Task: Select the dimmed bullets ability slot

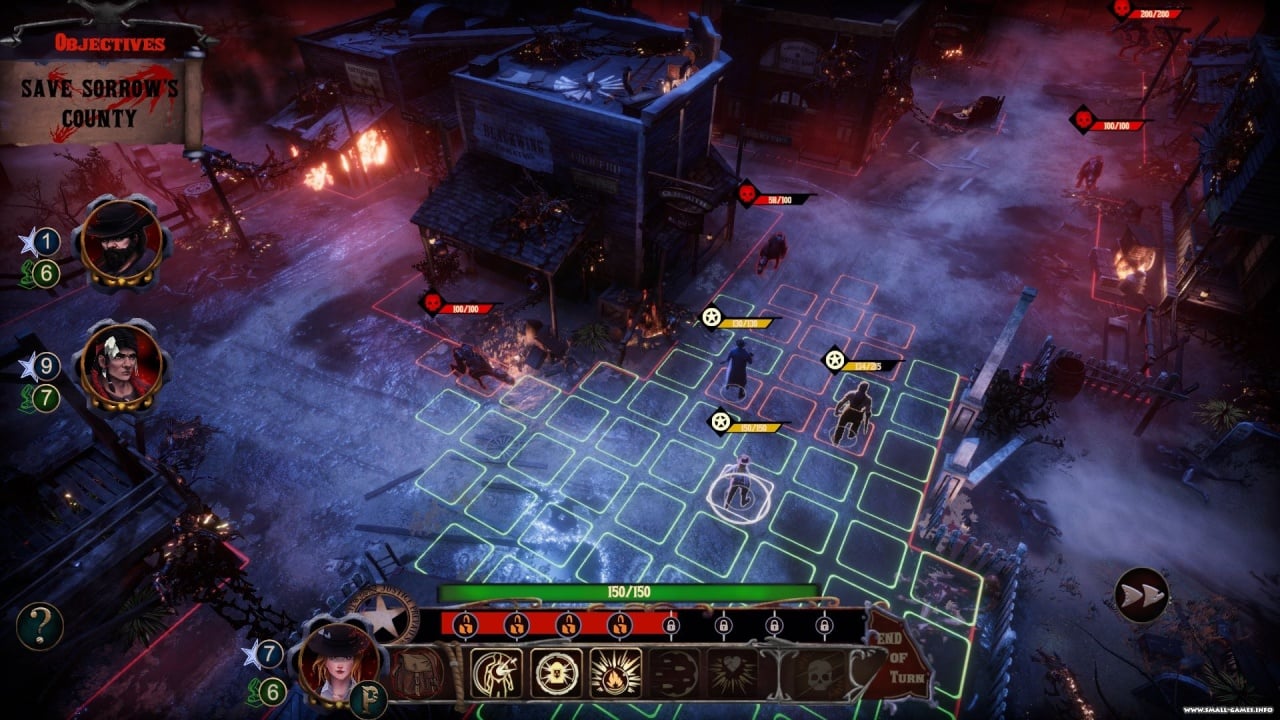Action: [x=675, y=674]
